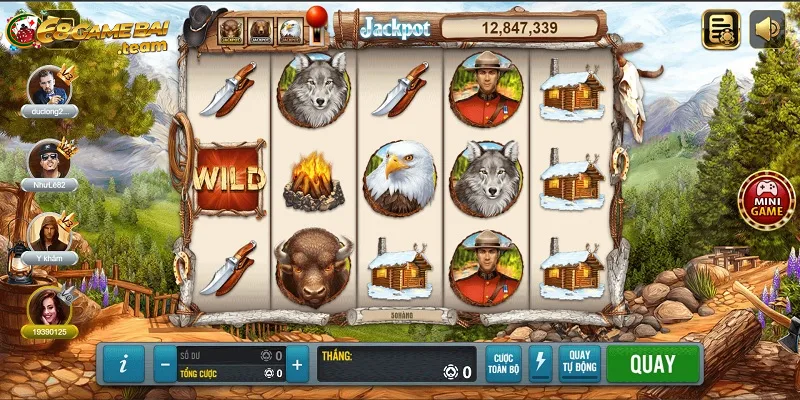800x400 pixels.
Task: Open the info paytable button
Action: pyautogui.click(x=123, y=364)
